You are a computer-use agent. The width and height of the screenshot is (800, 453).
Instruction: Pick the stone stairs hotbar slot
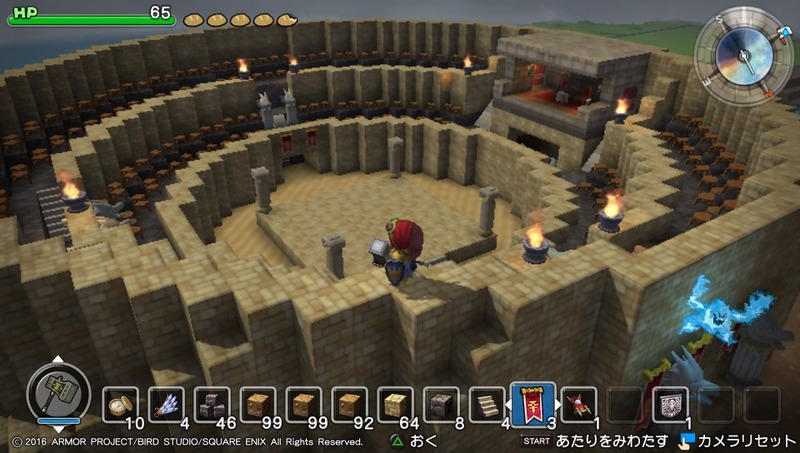487,403
